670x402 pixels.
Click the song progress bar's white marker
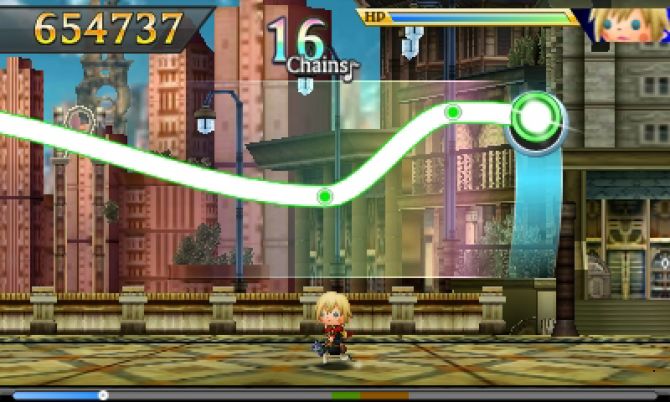tap(102, 395)
